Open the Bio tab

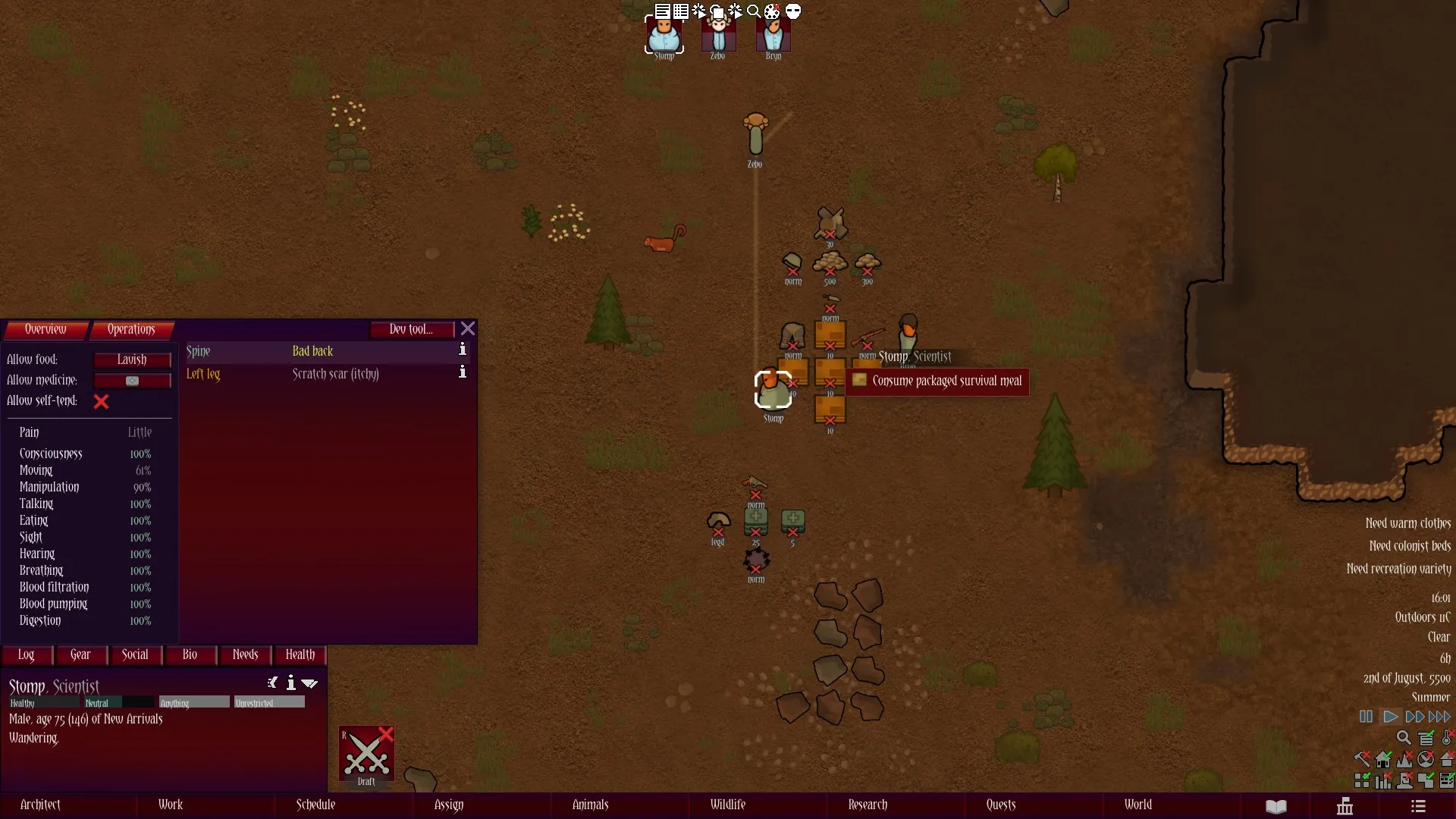(190, 654)
